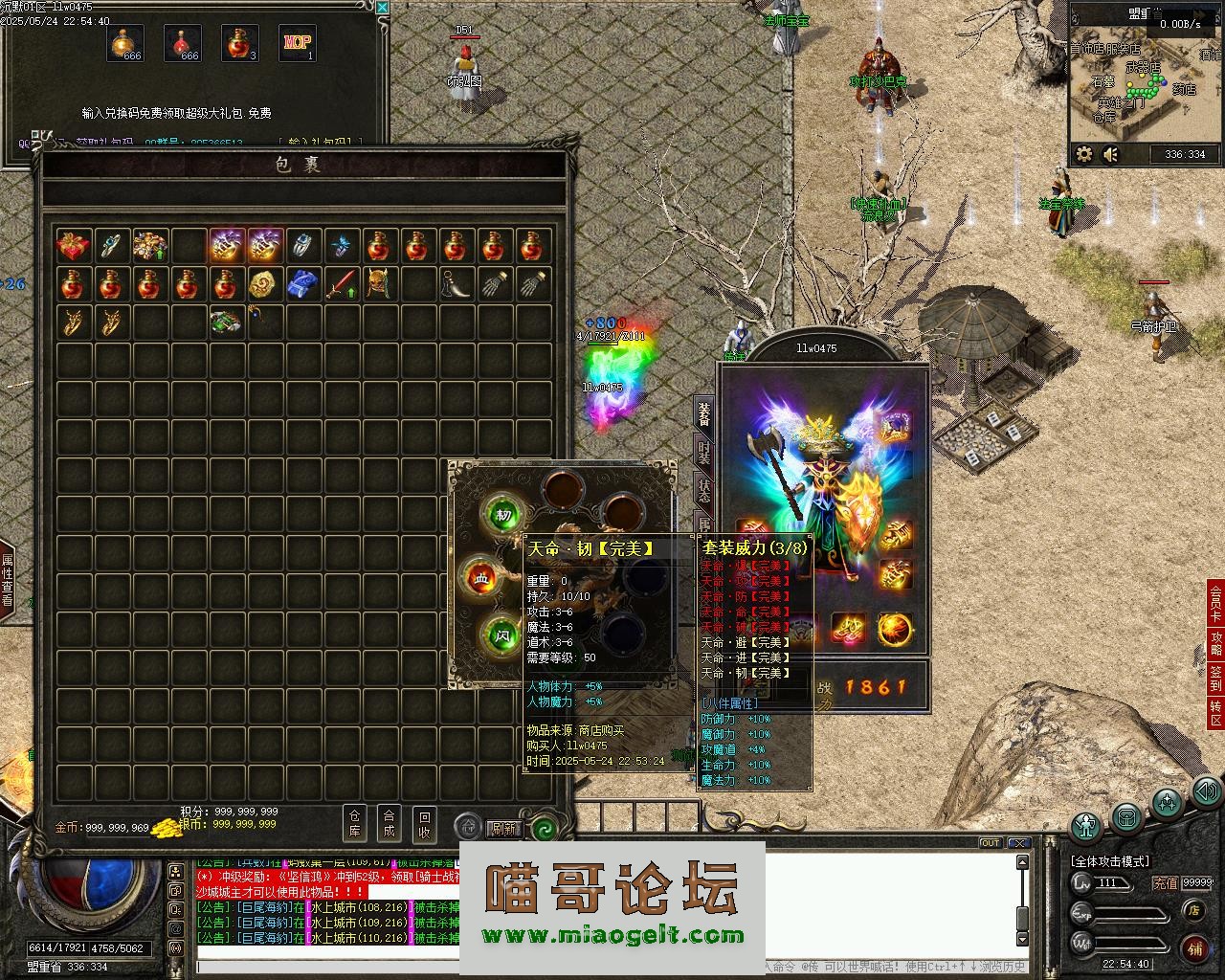The width and height of the screenshot is (1225, 980).
Task: Select the red sword item in bag
Action: click(x=342, y=284)
